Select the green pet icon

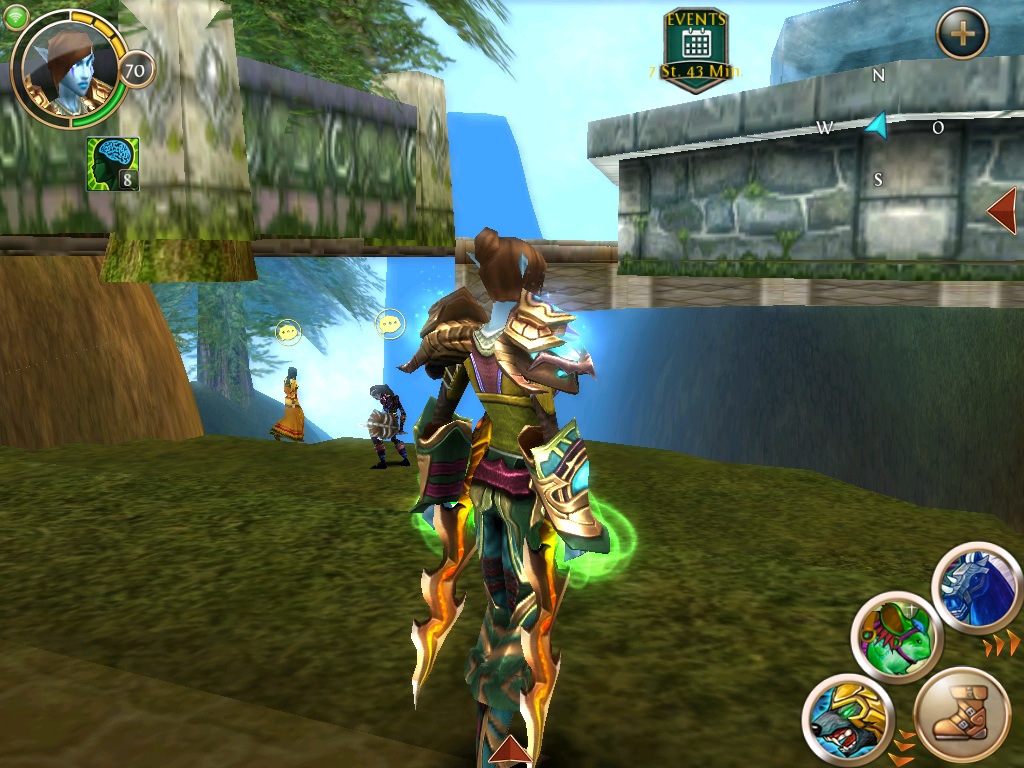coord(897,636)
